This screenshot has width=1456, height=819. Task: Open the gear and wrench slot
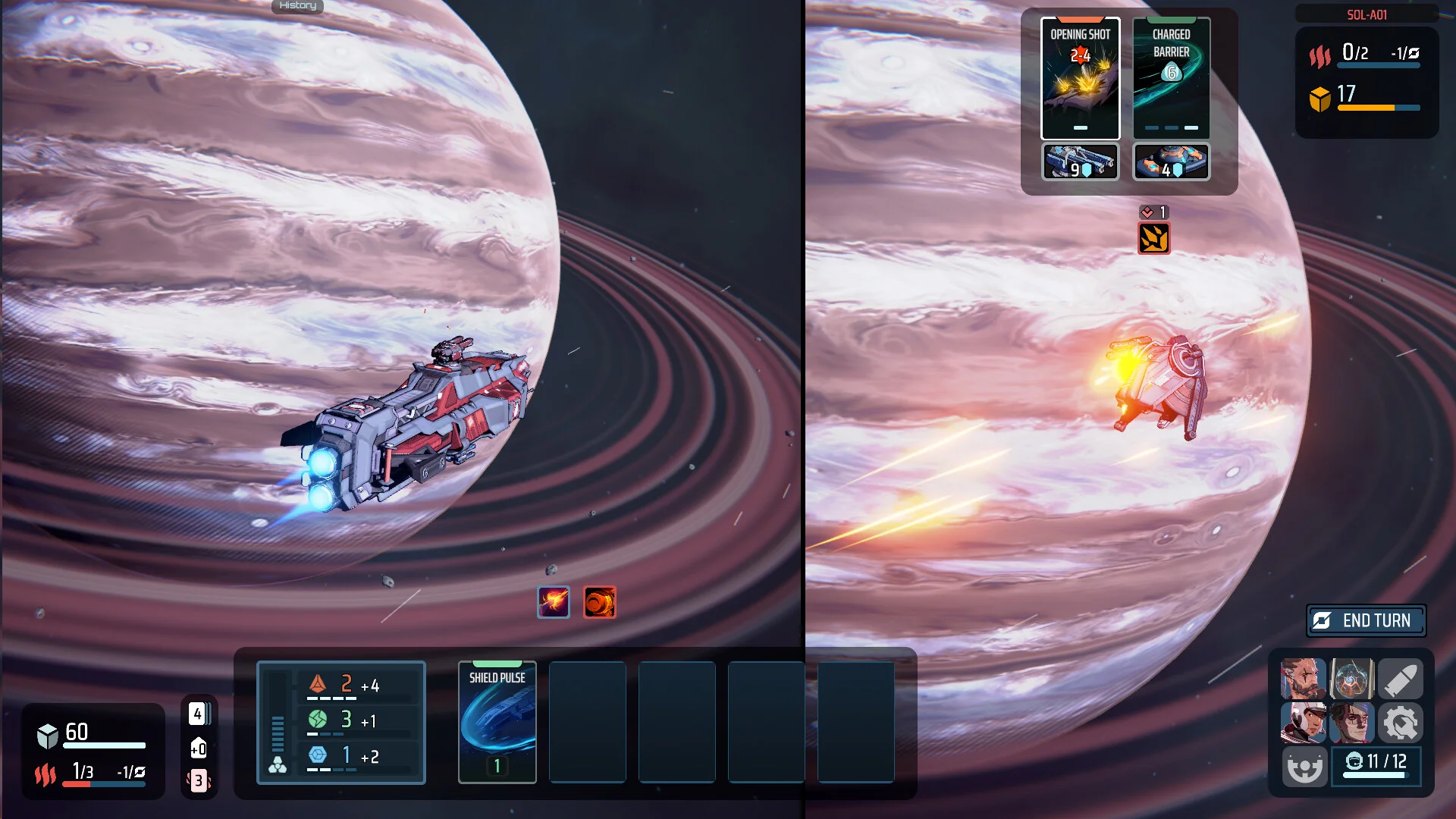coord(1400,722)
